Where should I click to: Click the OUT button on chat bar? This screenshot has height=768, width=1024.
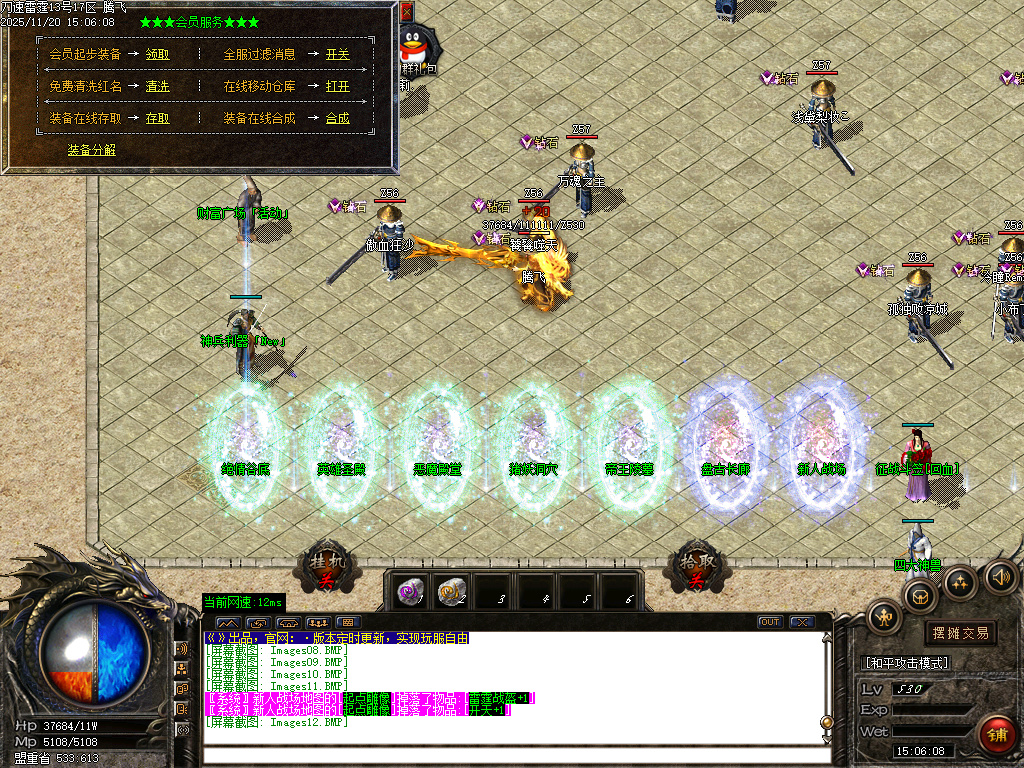[769, 622]
